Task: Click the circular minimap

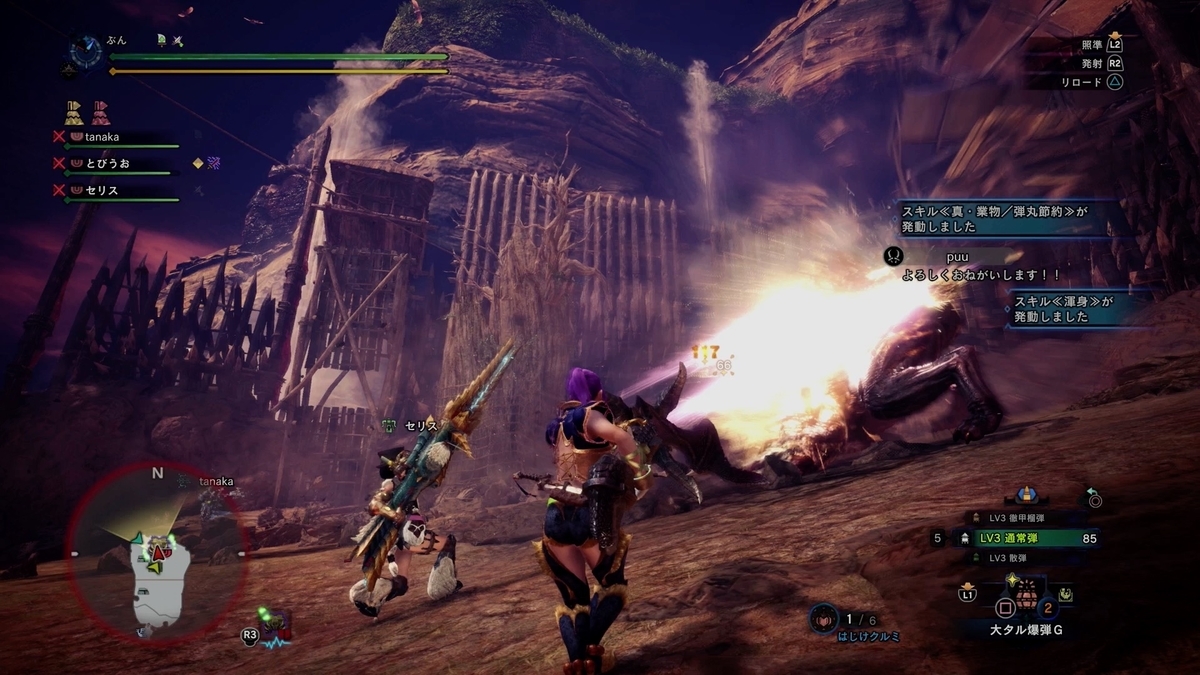Action: click(x=157, y=551)
